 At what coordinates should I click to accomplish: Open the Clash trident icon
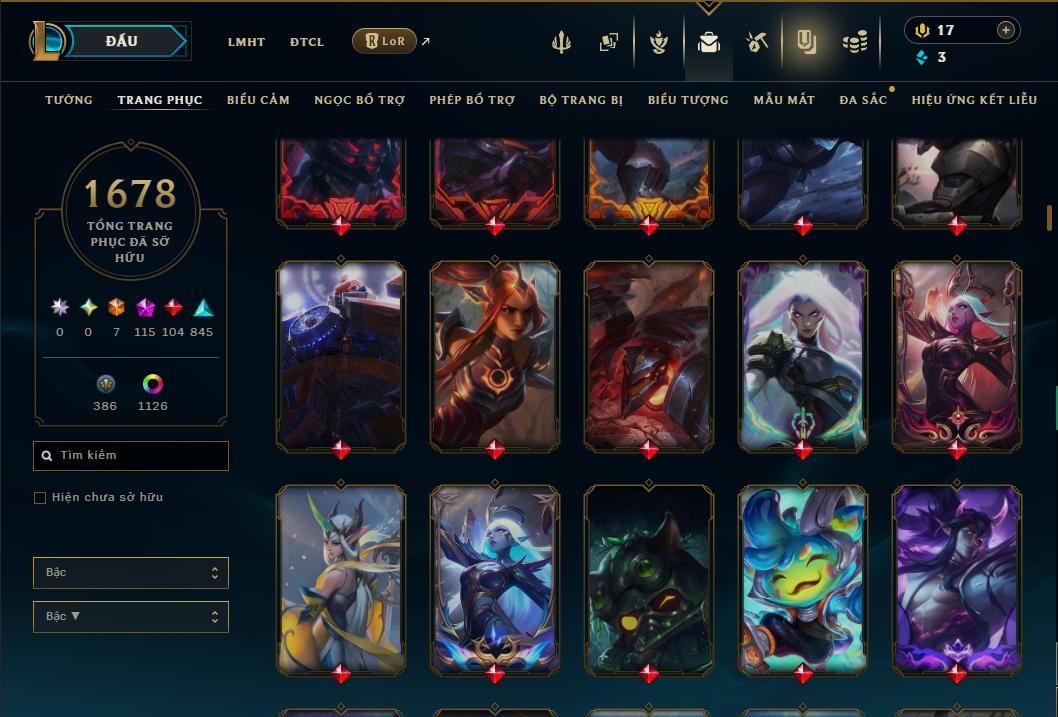pos(561,42)
